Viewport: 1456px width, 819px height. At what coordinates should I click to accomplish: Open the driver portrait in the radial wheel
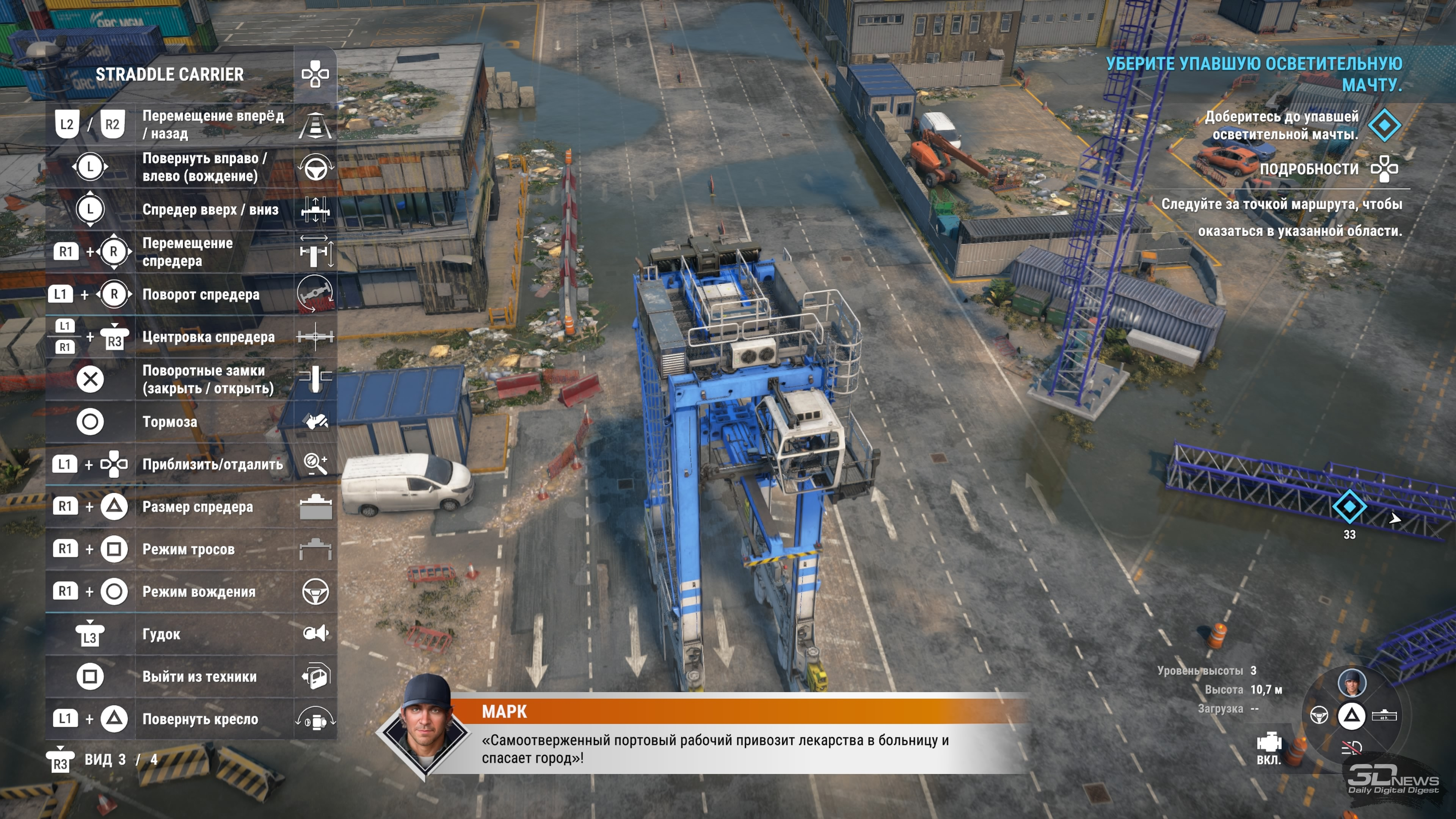[1351, 682]
